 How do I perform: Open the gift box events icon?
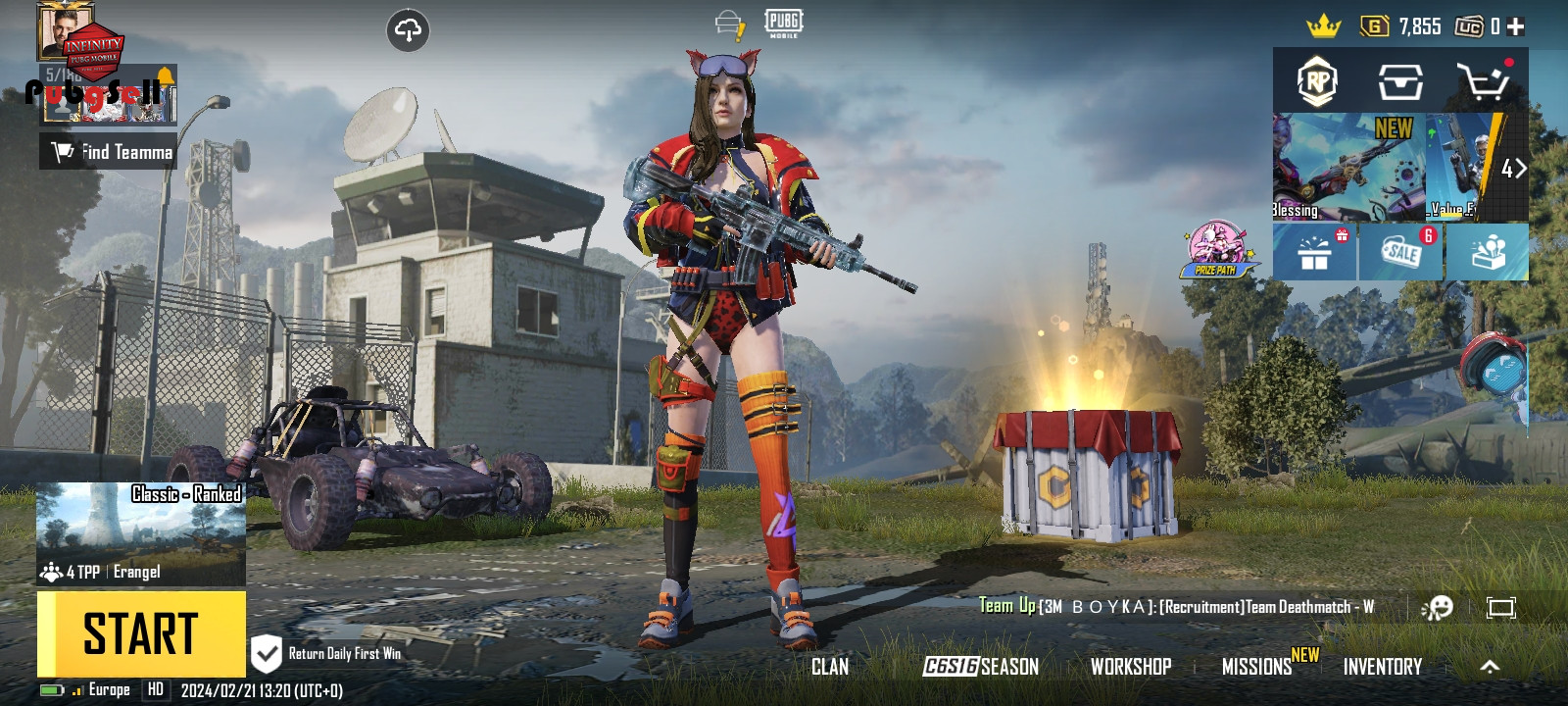[x=1314, y=253]
